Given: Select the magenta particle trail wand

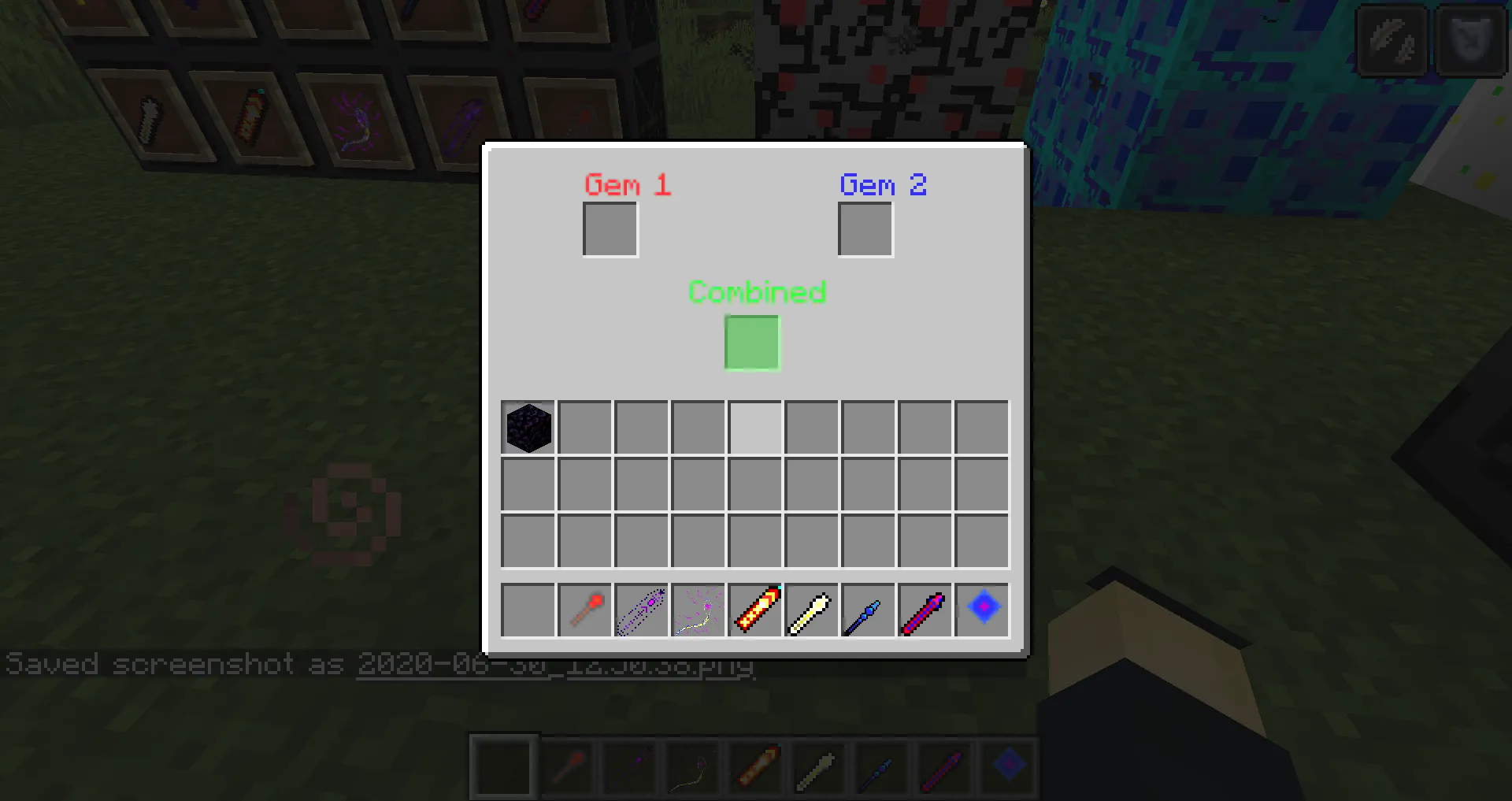Looking at the screenshot, I should [698, 610].
